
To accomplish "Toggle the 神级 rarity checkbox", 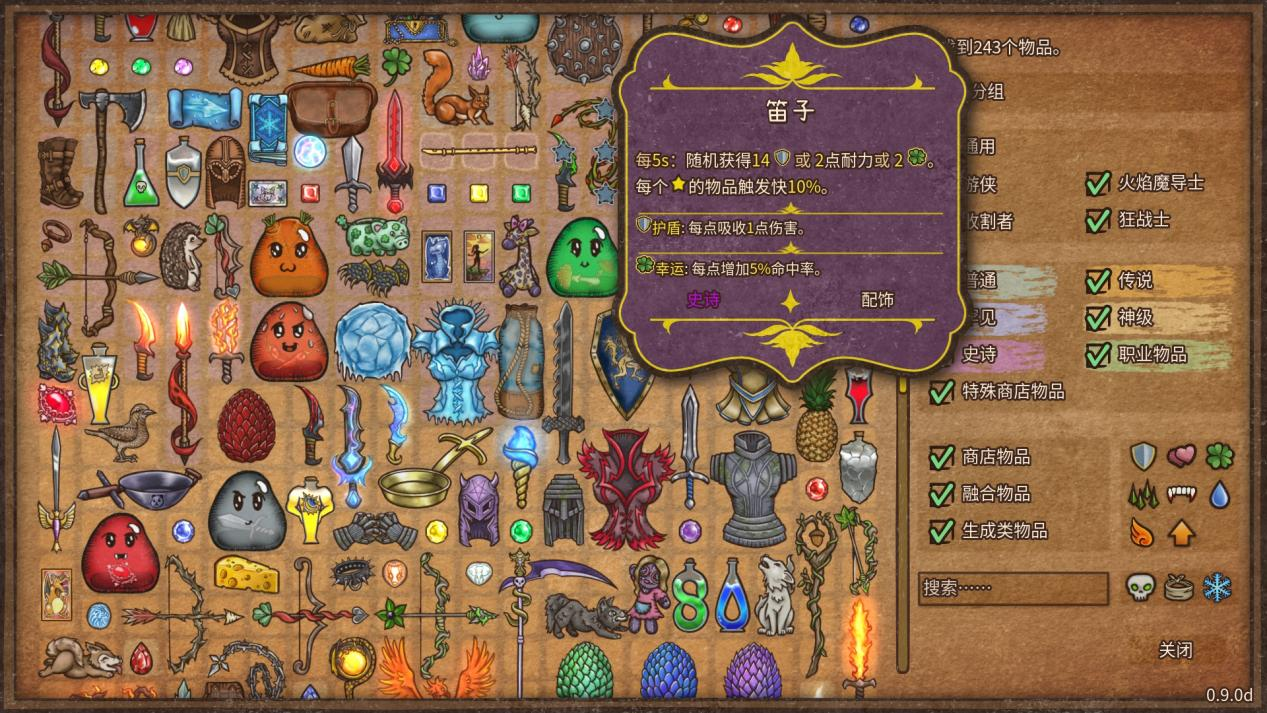I will [1099, 318].
